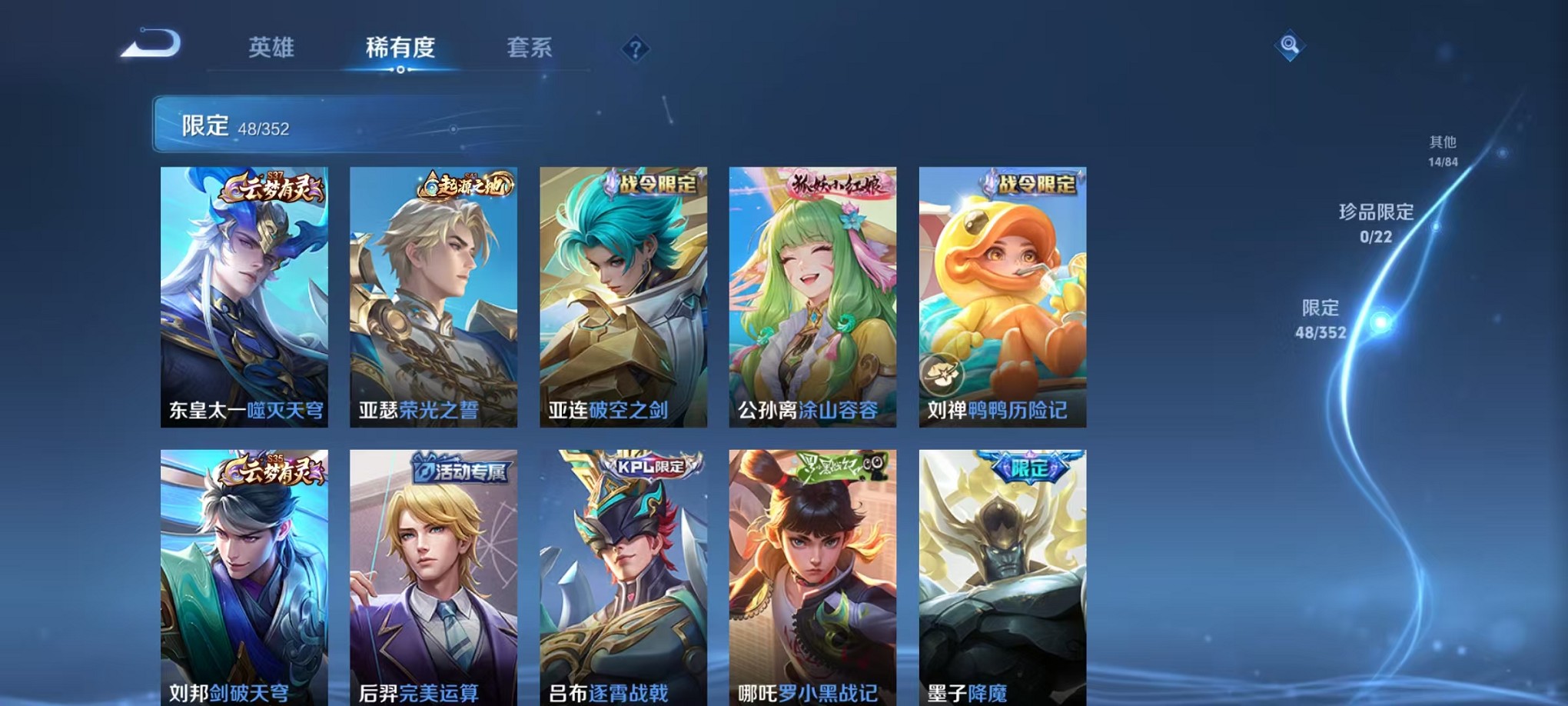The image size is (1568, 706).
Task: Open the help question mark icon
Action: pyautogui.click(x=635, y=50)
